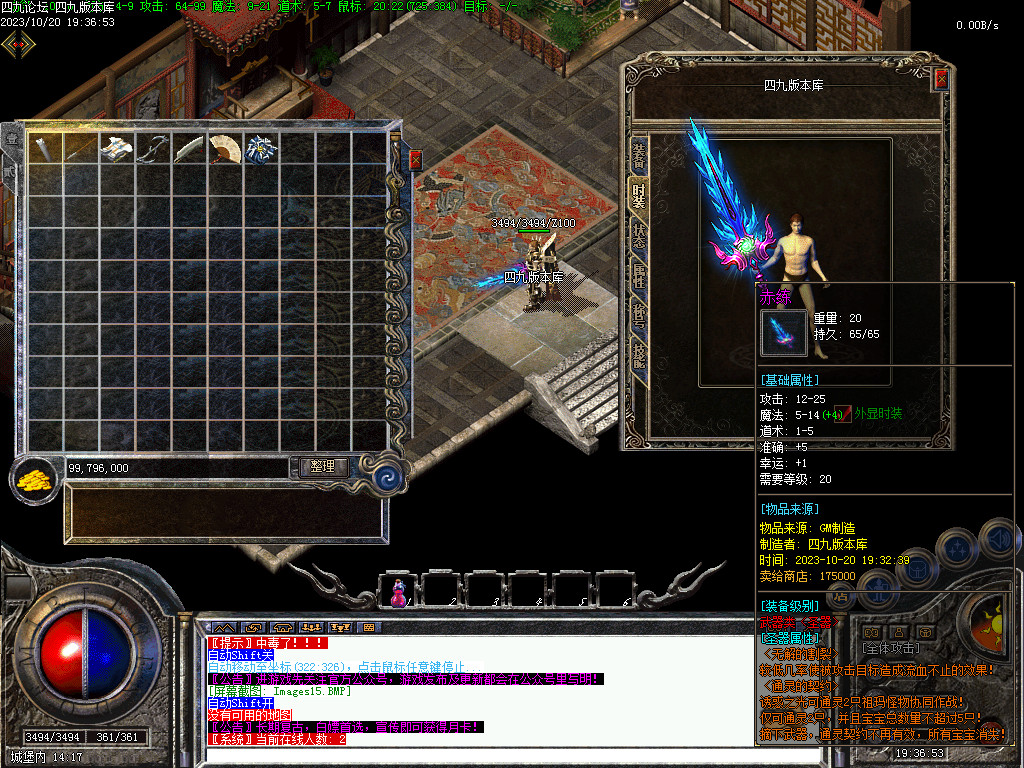Select bag page tab 壹

pos(12,140)
